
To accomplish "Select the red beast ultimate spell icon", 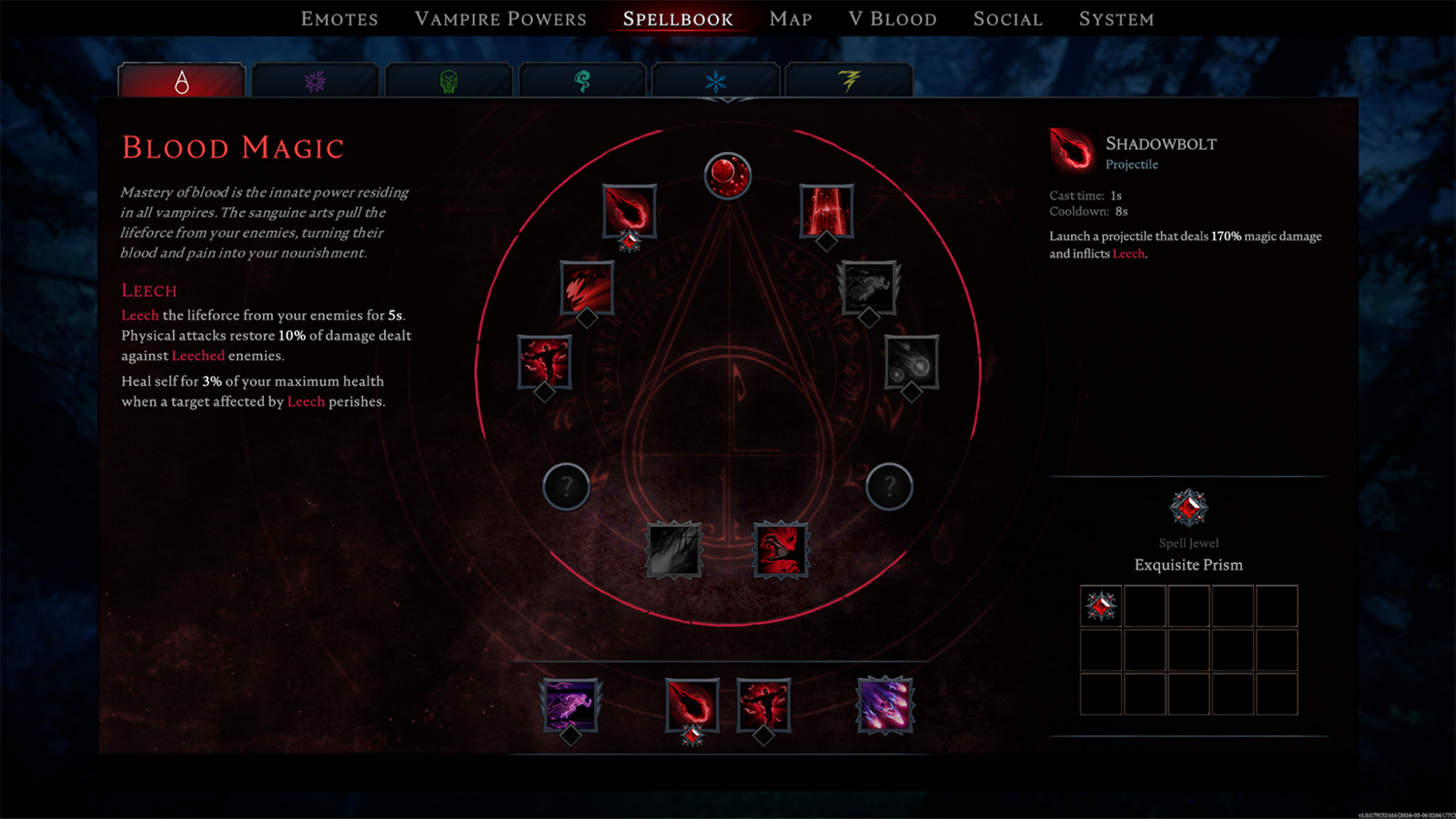I will point(781,550).
